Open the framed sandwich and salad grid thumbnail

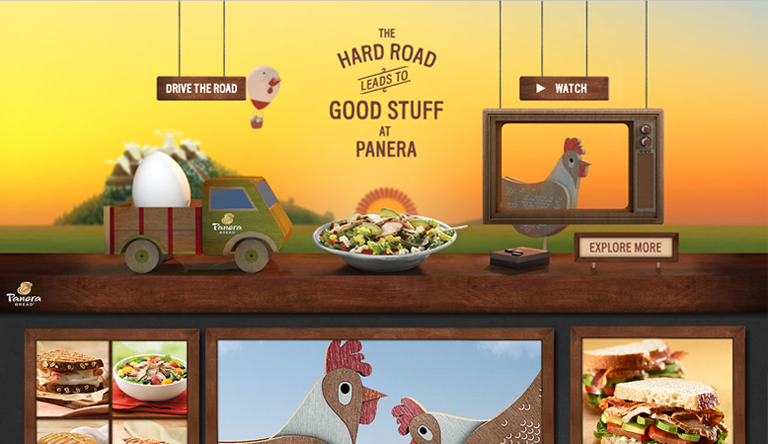tap(111, 390)
